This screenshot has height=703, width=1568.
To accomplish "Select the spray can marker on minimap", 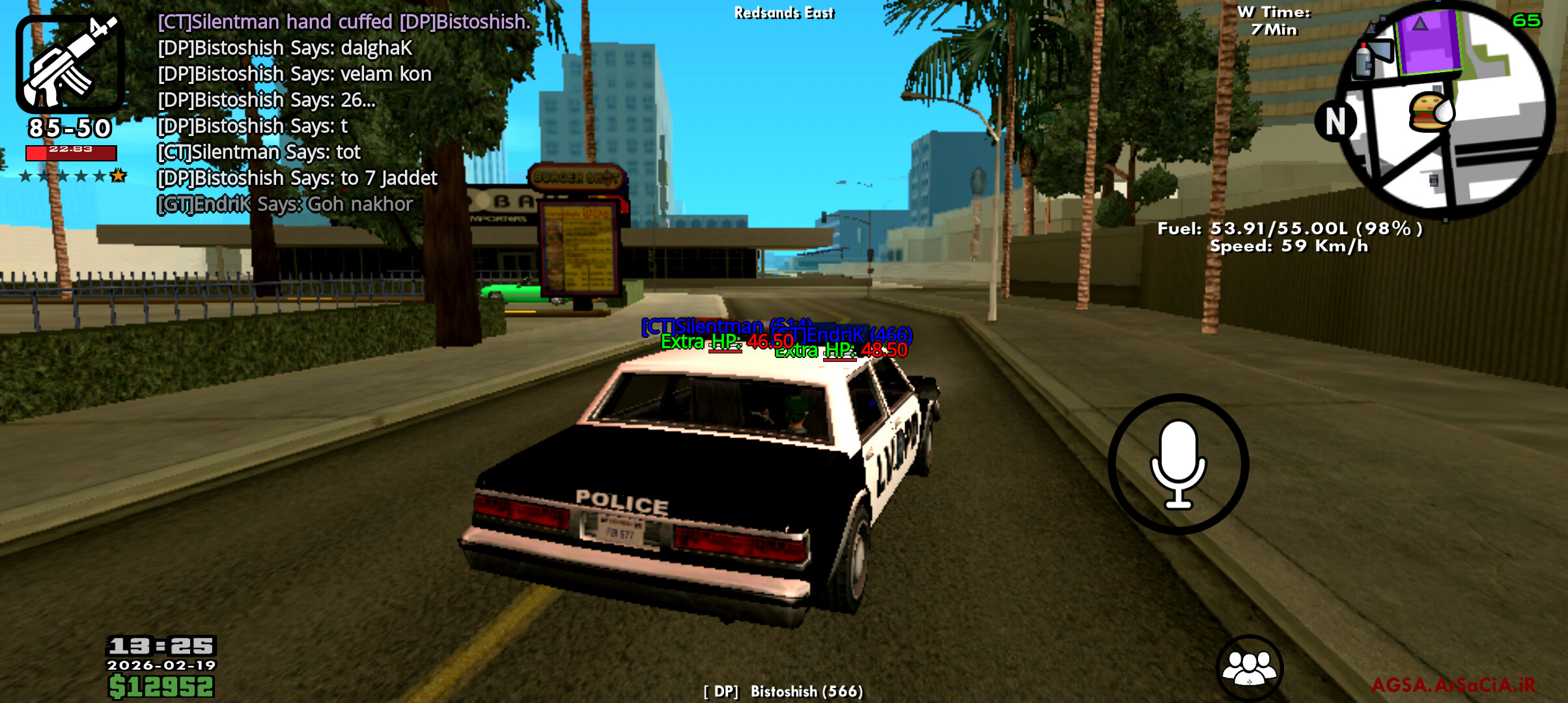I will click(x=1364, y=61).
